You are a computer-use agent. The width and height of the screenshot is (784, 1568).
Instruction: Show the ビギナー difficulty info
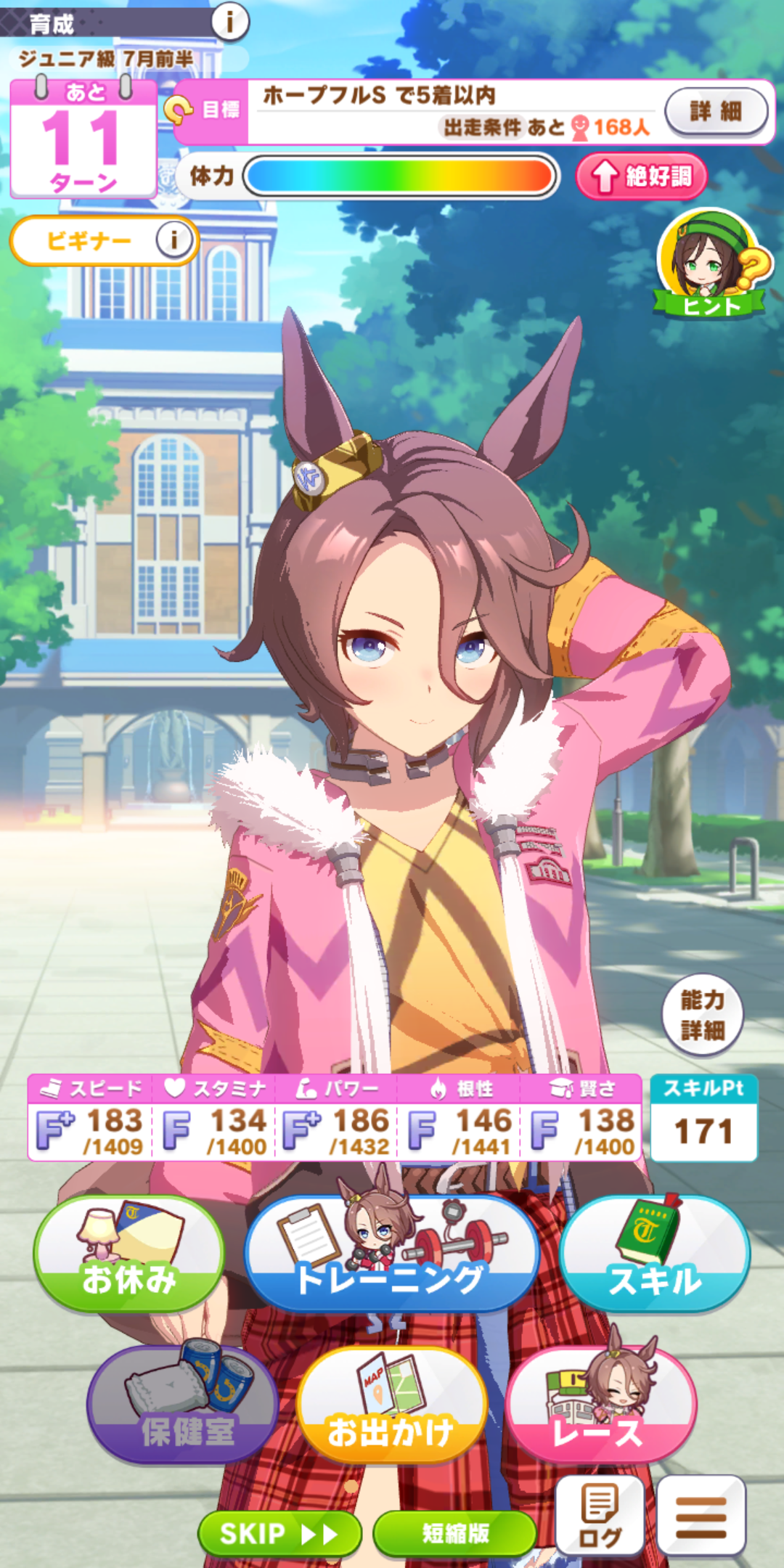click(173, 240)
